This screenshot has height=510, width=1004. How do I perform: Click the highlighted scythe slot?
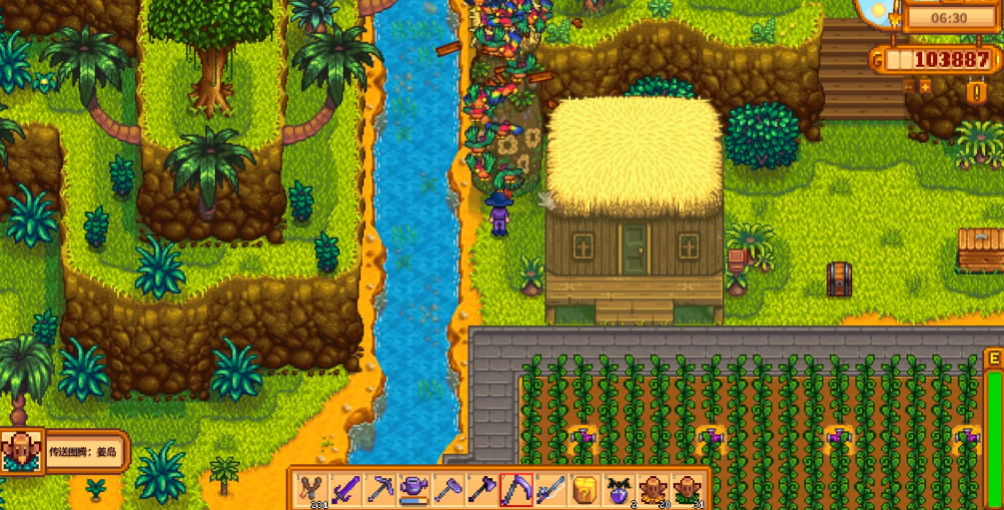[517, 489]
